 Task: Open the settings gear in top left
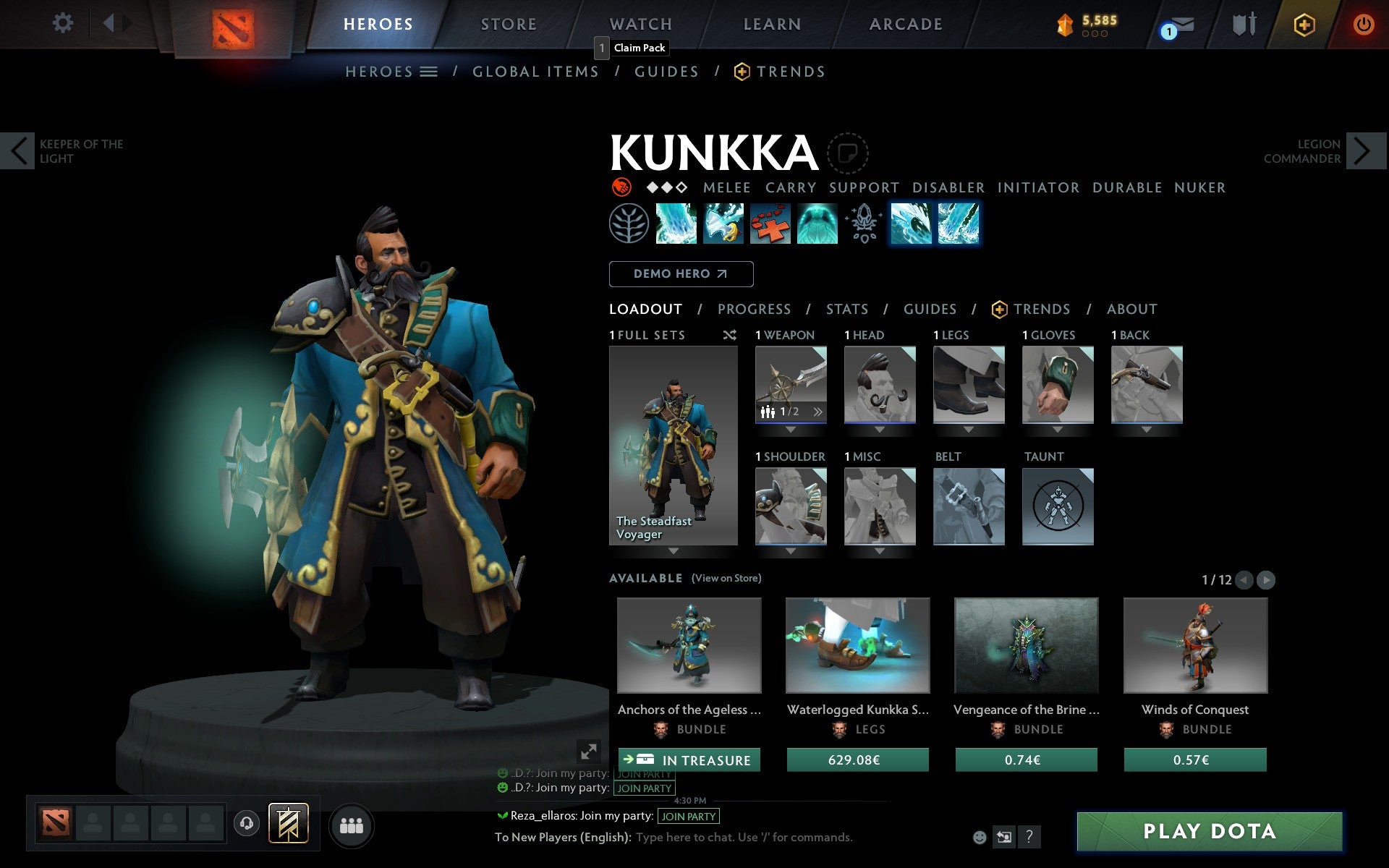pos(64,23)
